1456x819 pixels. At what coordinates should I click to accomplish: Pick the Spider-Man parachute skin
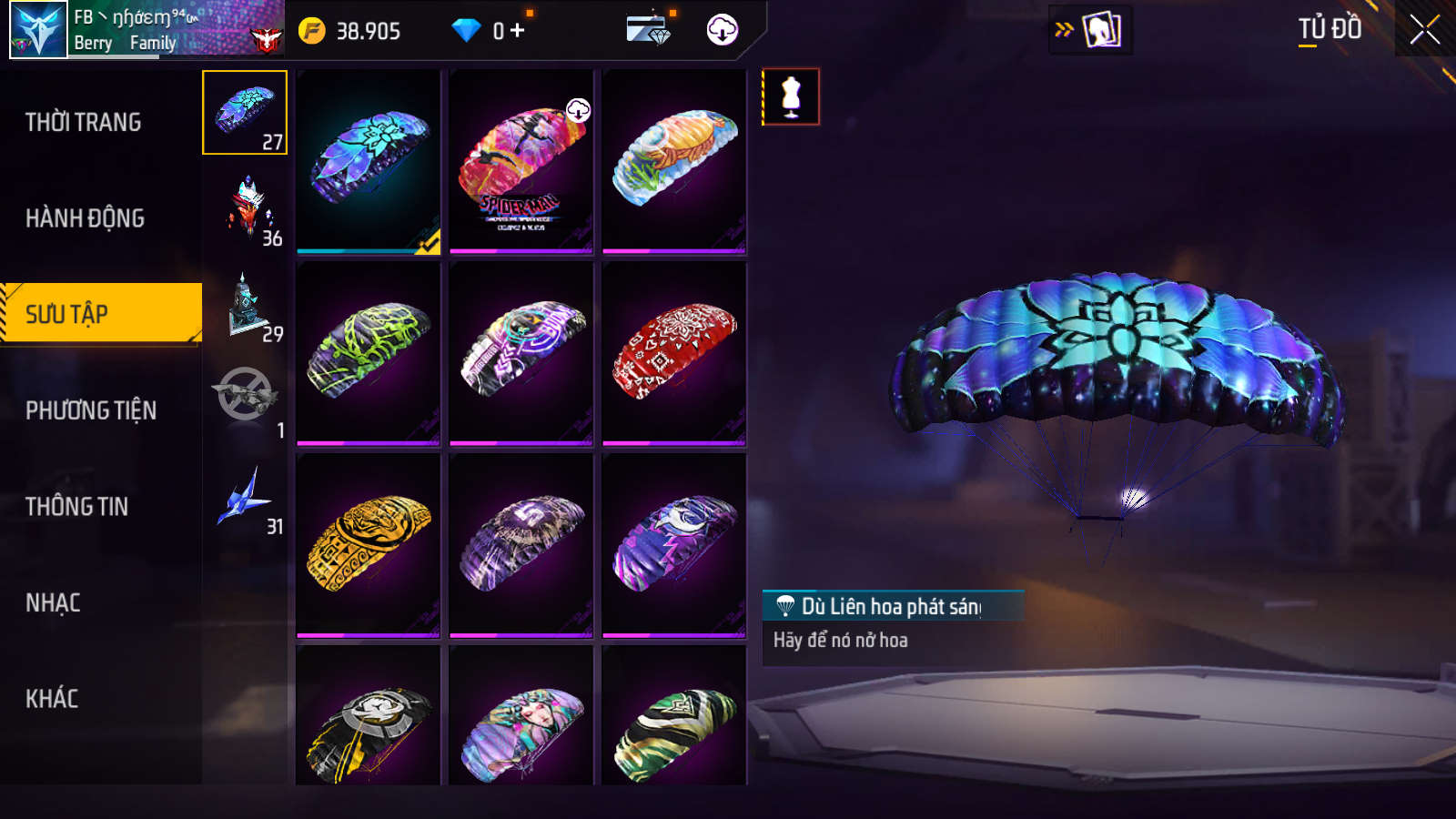click(521, 162)
